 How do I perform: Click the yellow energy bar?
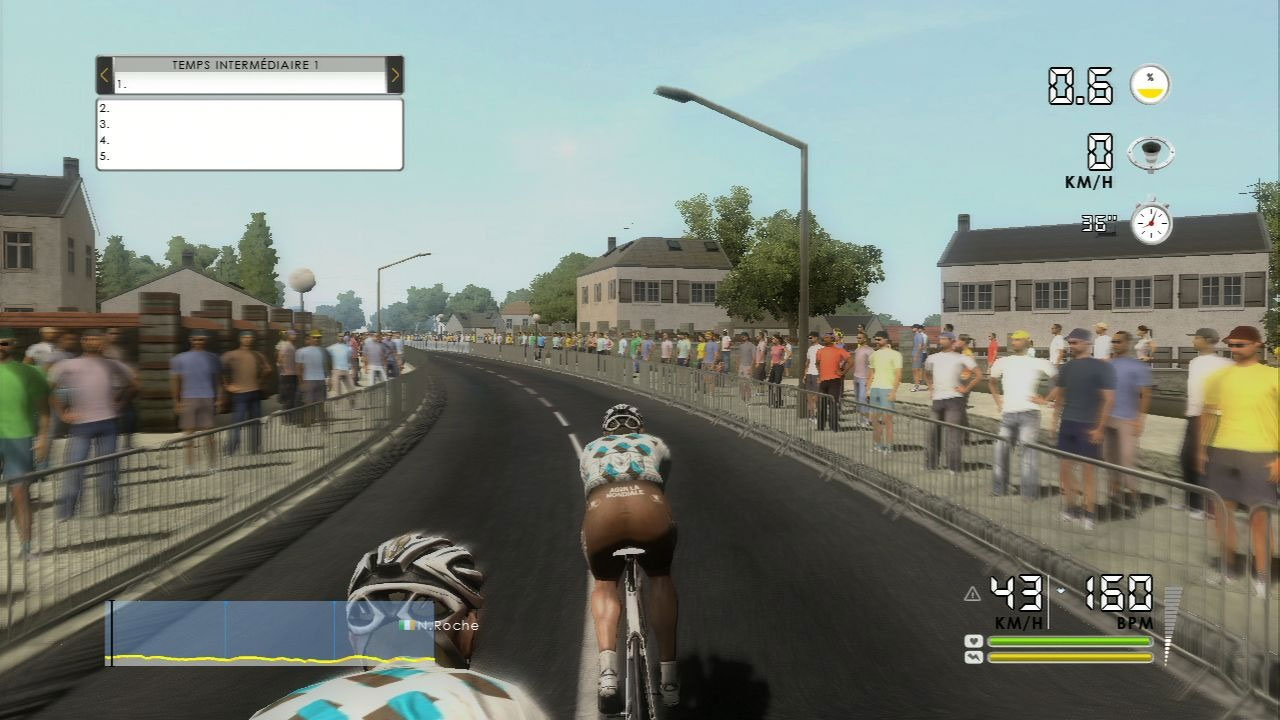(x=1070, y=658)
